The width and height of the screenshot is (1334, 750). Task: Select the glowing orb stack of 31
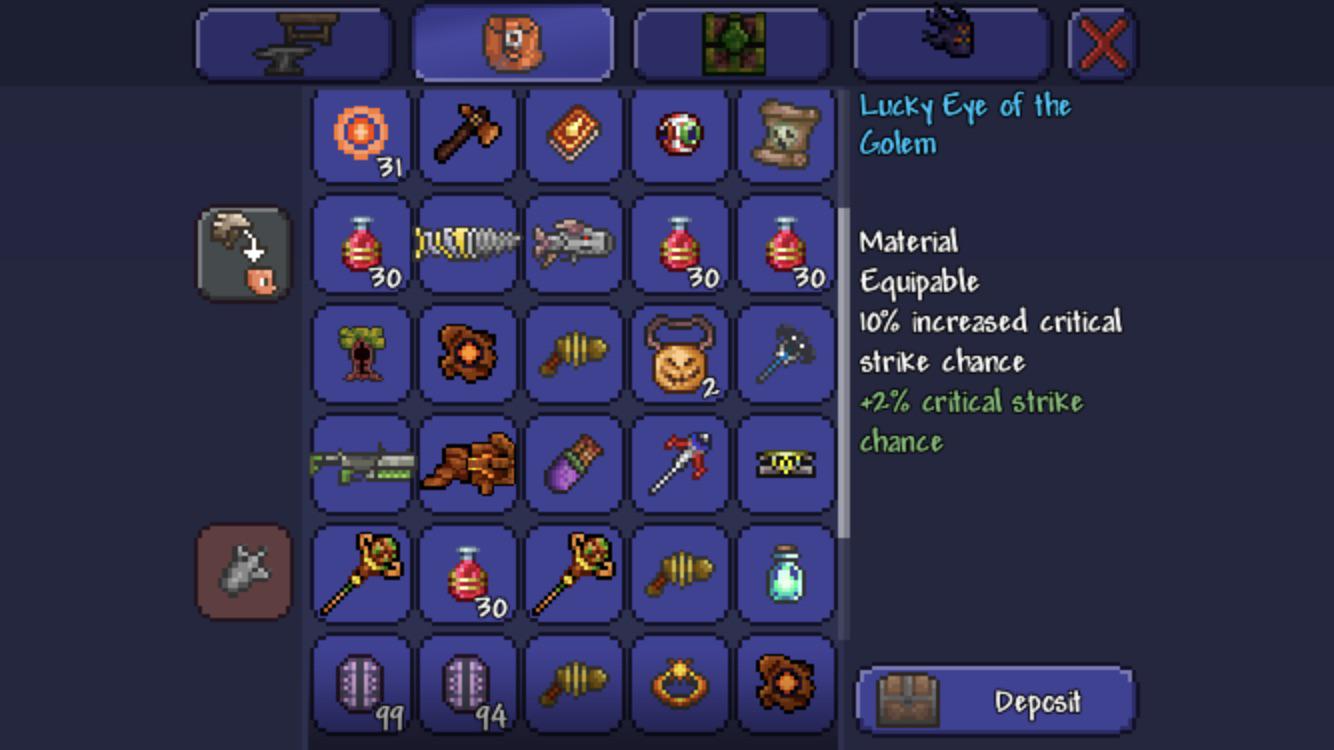click(x=360, y=137)
